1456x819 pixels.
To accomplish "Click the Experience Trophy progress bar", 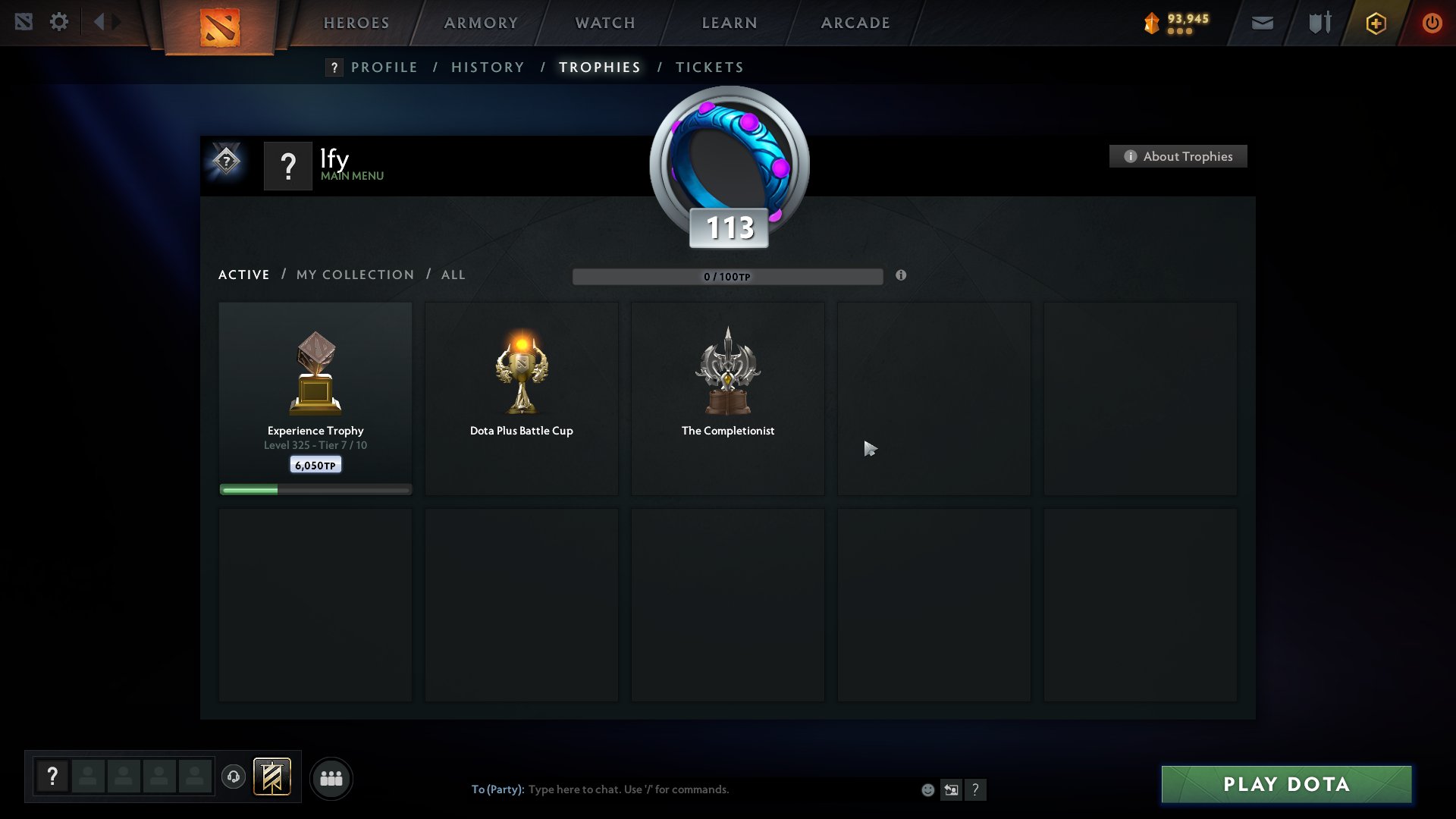I will 315,489.
